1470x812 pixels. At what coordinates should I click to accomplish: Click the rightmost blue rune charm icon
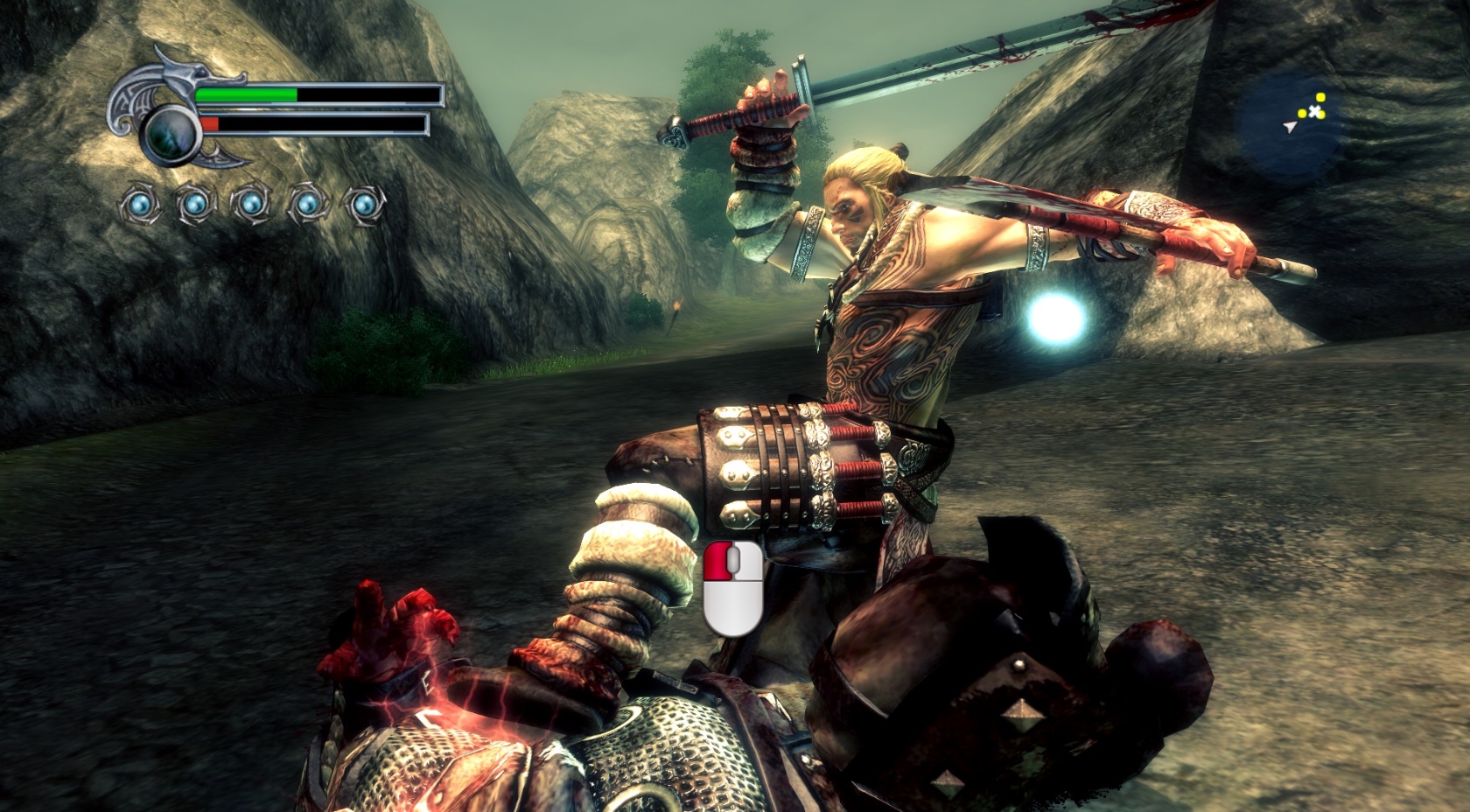pyautogui.click(x=363, y=202)
